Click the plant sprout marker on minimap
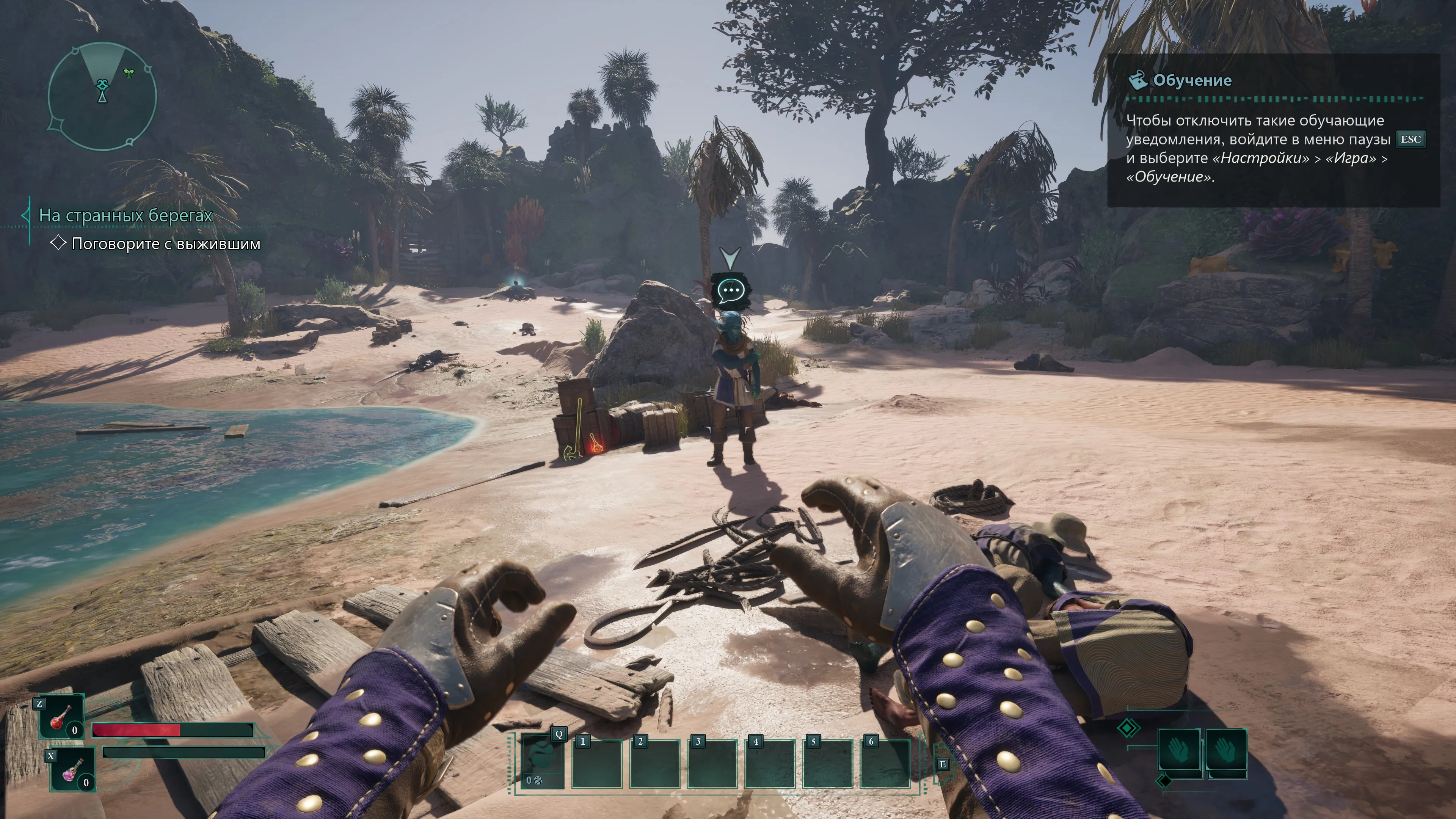 (x=129, y=74)
